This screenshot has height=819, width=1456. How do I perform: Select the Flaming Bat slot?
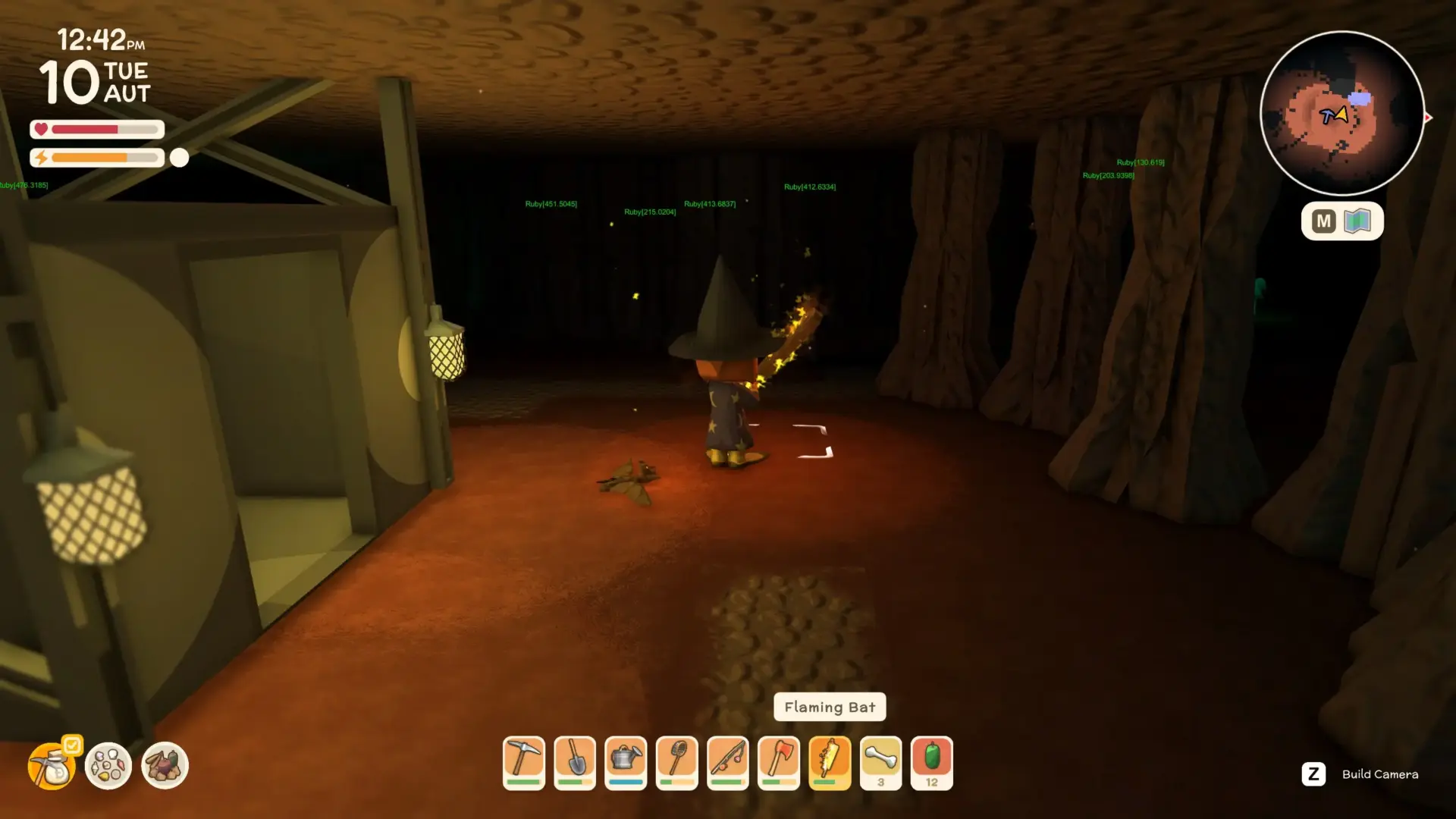tap(830, 762)
